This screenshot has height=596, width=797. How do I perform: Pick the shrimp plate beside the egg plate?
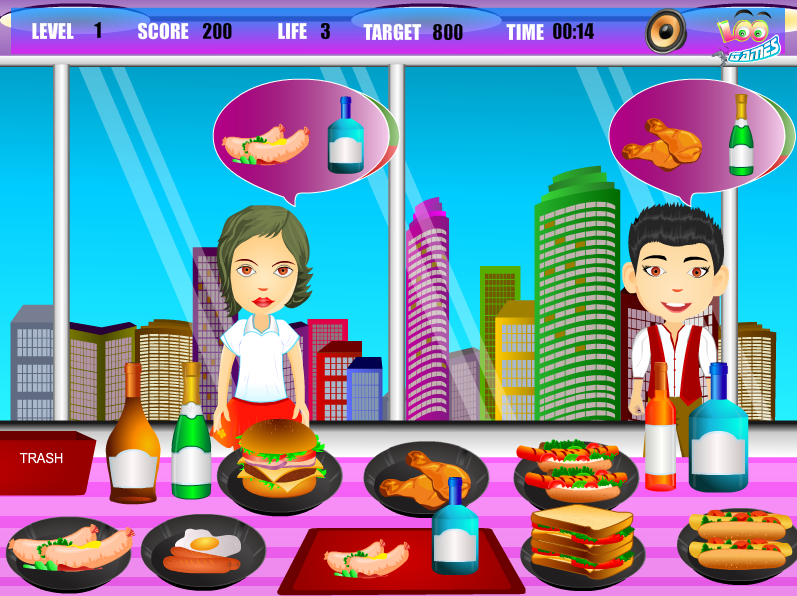pyautogui.click(x=68, y=550)
